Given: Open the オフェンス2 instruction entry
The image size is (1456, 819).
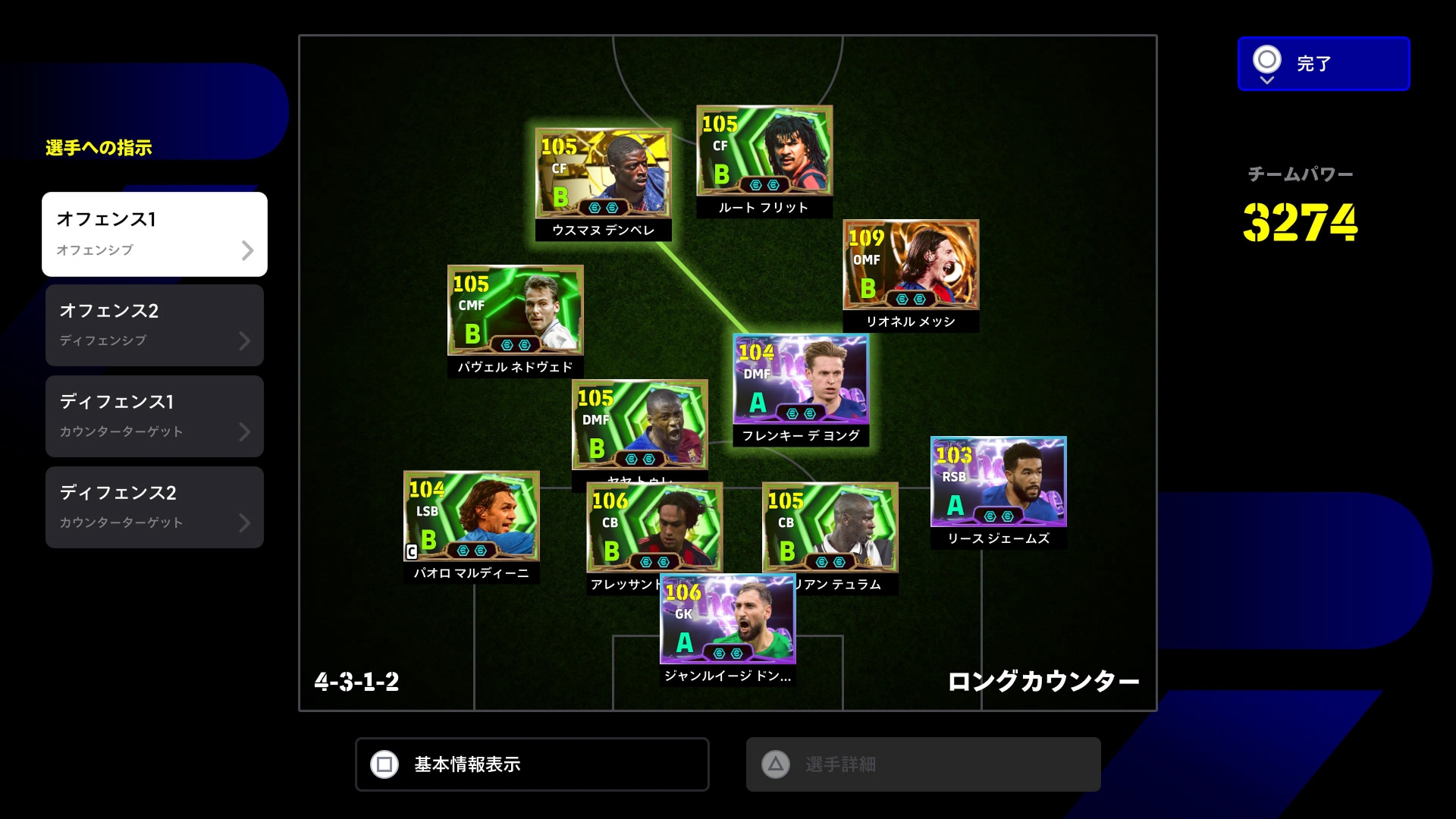Looking at the screenshot, I should (x=155, y=325).
